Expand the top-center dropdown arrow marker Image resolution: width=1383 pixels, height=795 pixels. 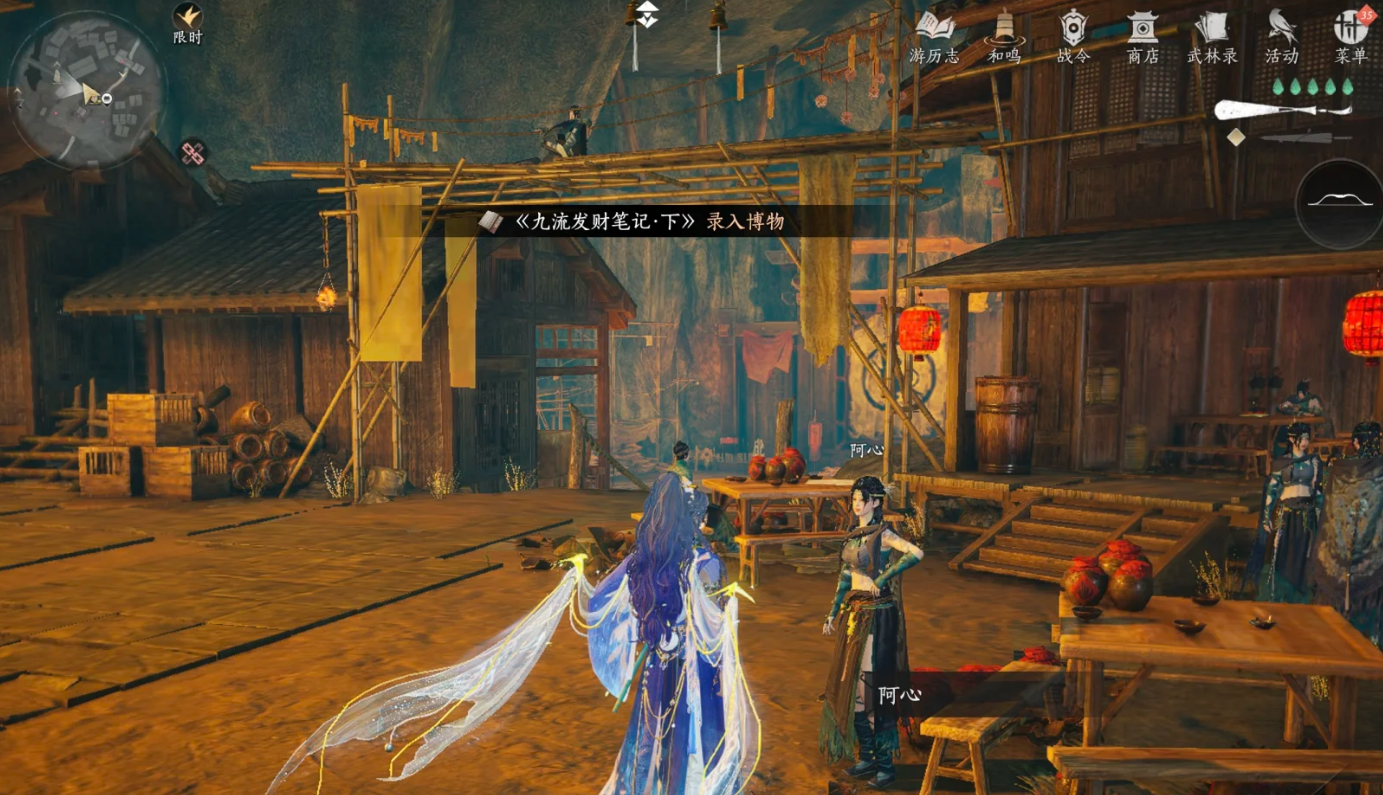pos(648,14)
